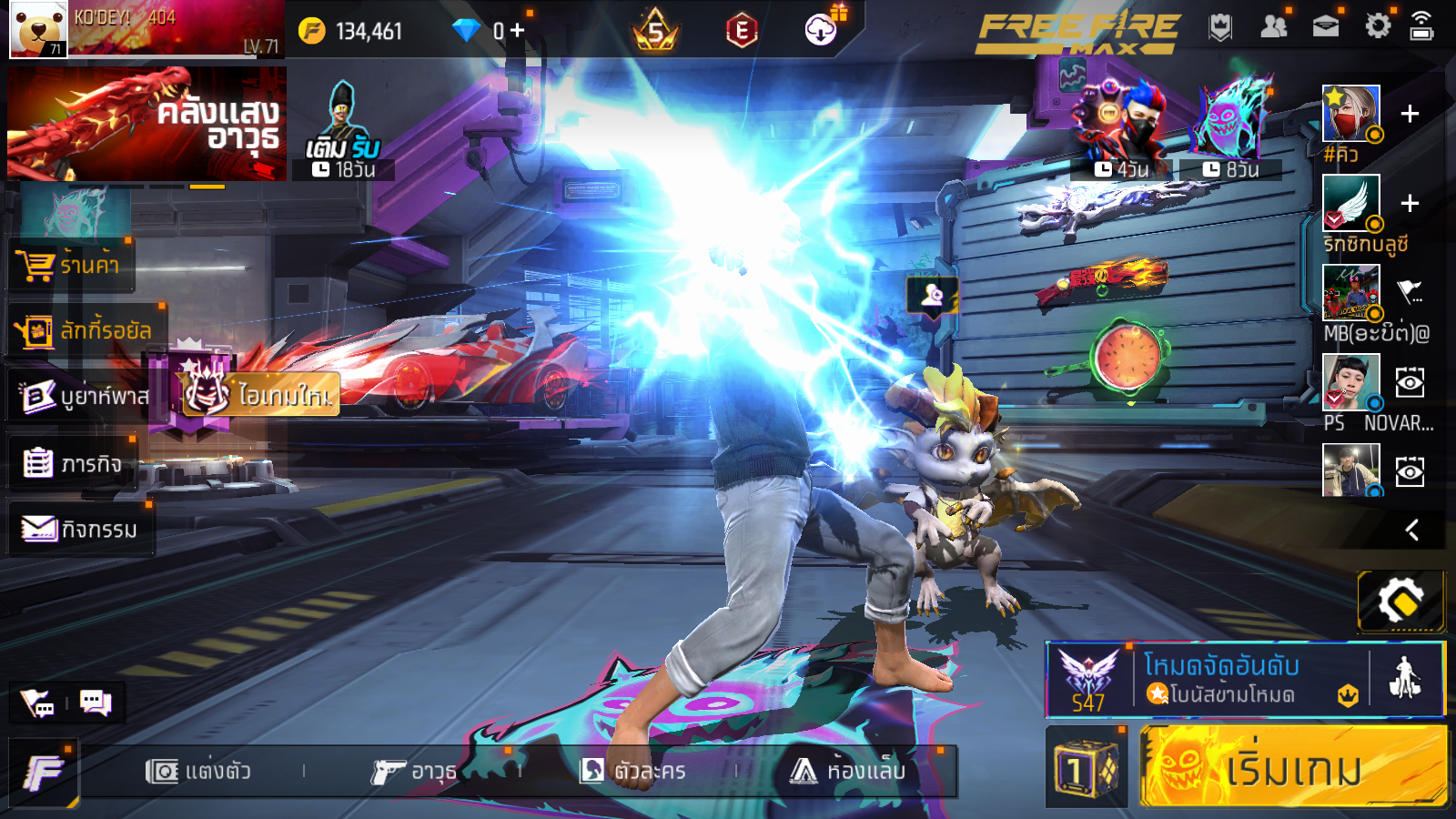Open the ร้านค้า shop menu
This screenshot has height=819, width=1456.
(71, 265)
